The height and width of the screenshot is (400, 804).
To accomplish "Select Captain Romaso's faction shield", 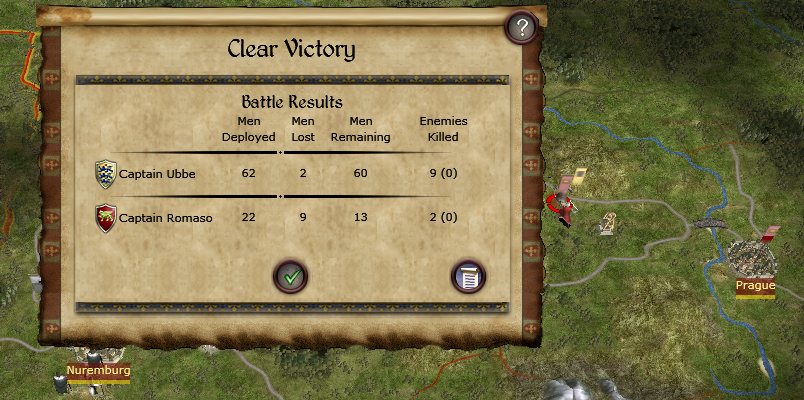I will click(x=105, y=218).
